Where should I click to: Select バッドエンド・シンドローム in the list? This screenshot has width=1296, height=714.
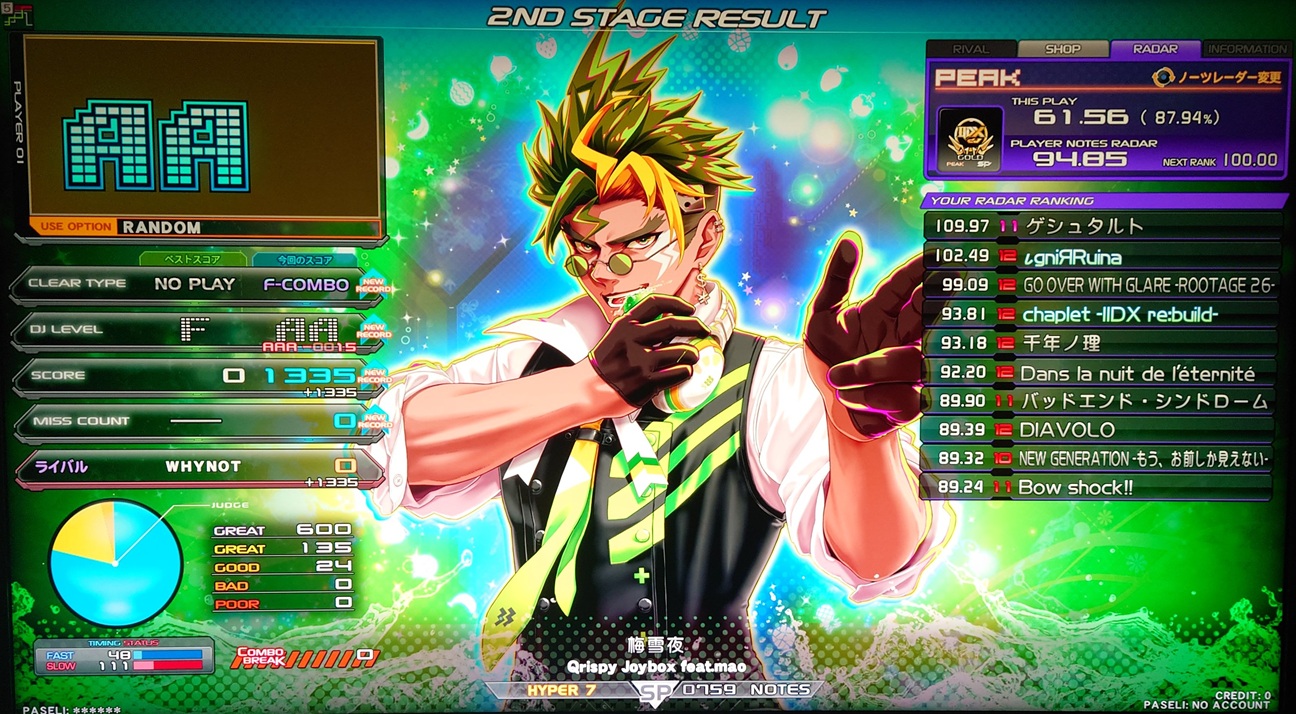pos(1100,401)
